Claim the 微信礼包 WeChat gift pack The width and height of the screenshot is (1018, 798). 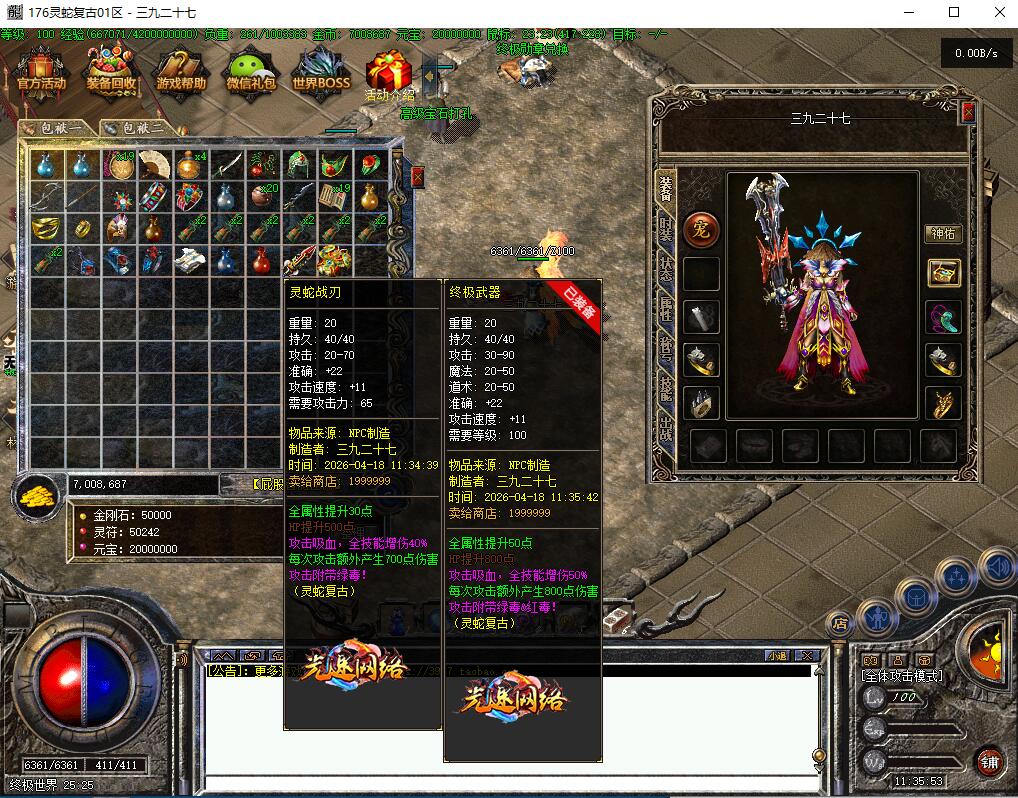(250, 74)
